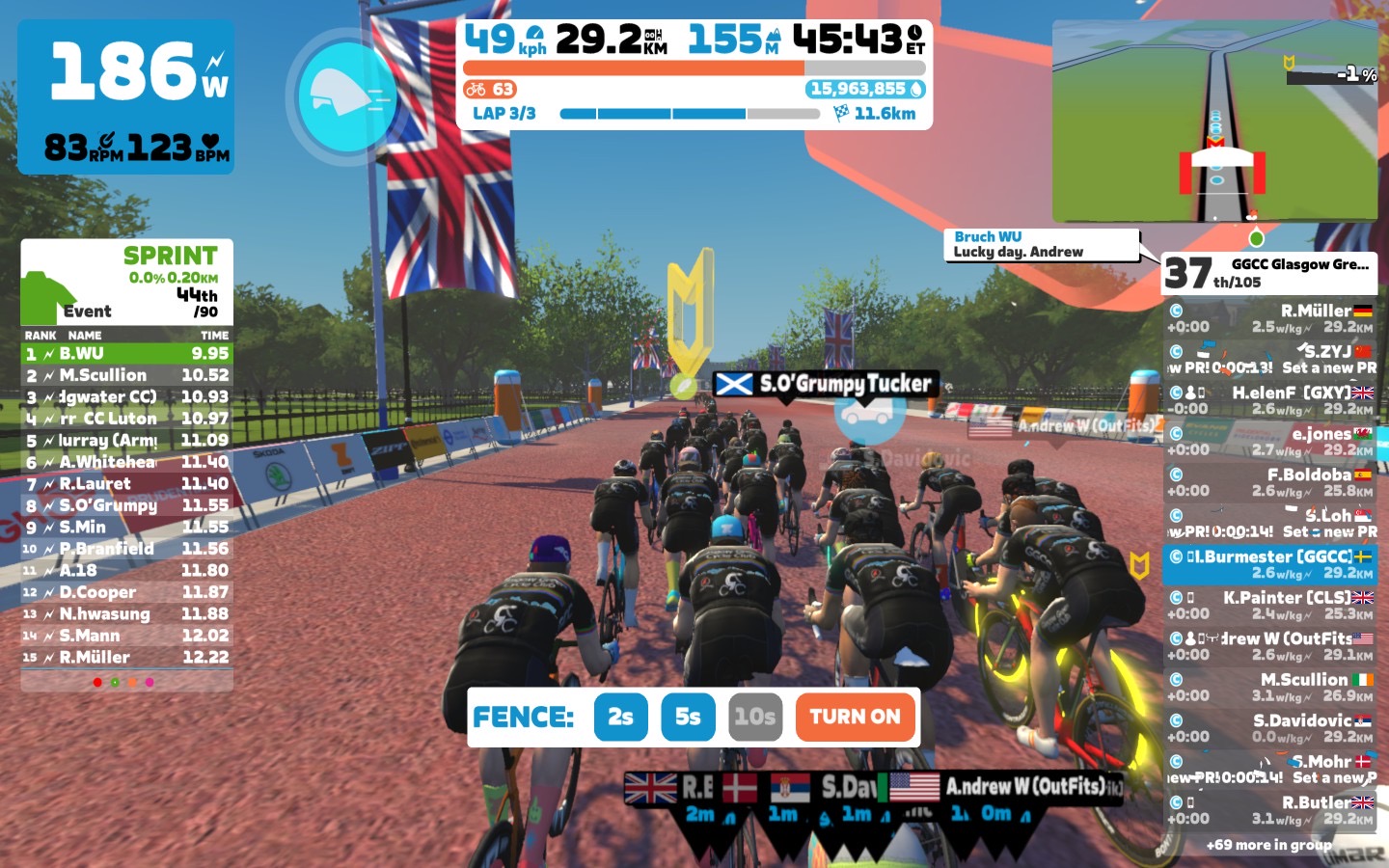This screenshot has height=868, width=1389.
Task: Select the 10s fence option
Action: 754,717
